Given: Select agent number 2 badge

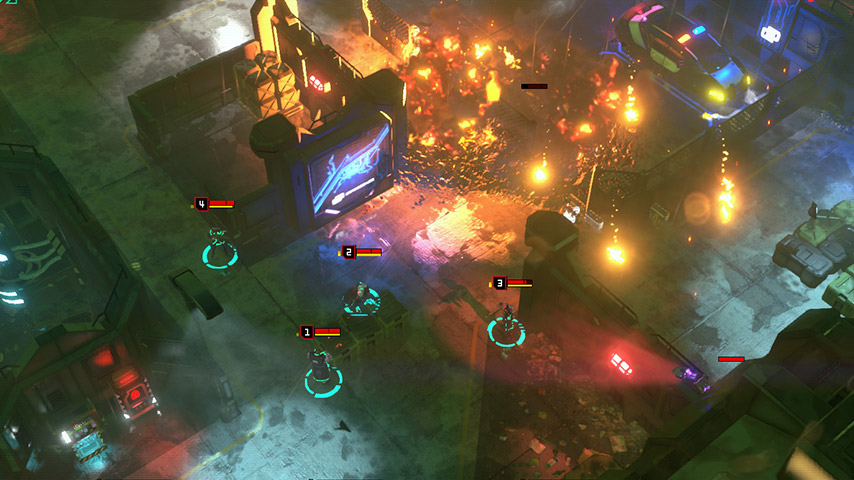Looking at the screenshot, I should 348,252.
